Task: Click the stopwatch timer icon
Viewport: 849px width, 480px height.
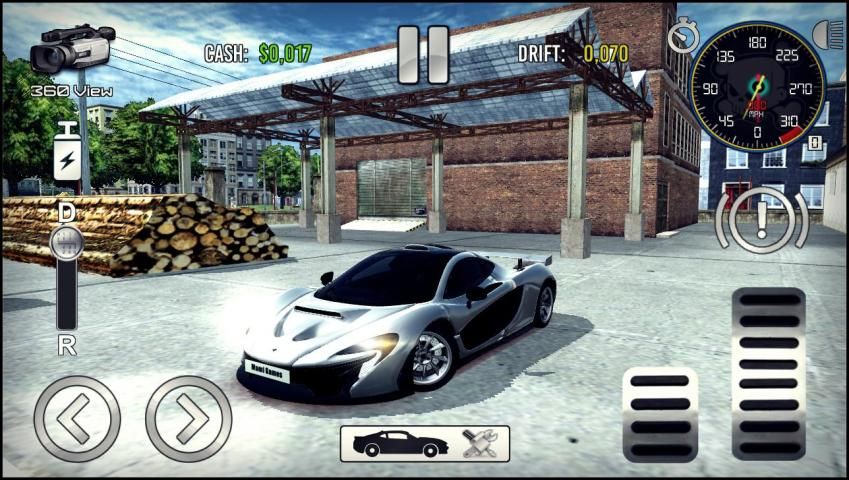Action: (x=684, y=36)
